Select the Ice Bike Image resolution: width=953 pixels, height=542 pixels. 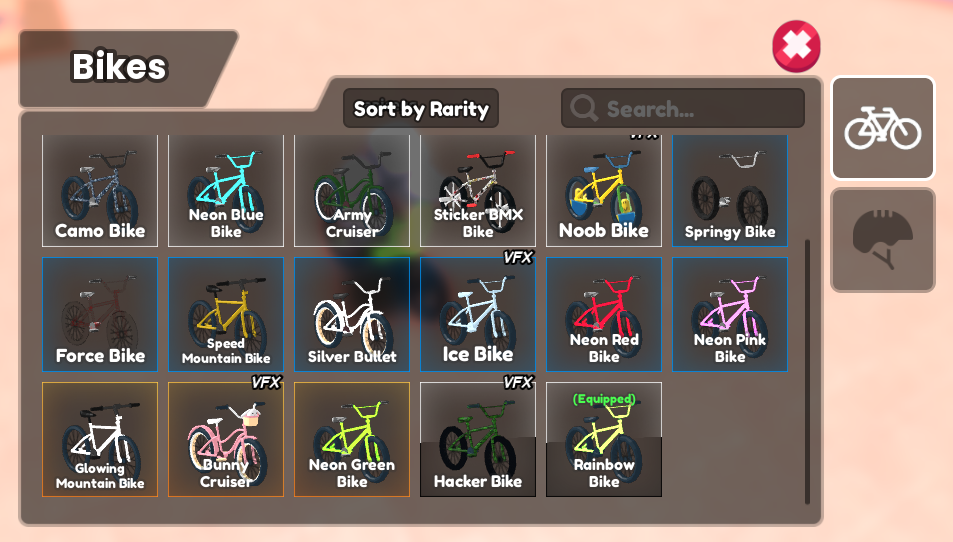[478, 315]
